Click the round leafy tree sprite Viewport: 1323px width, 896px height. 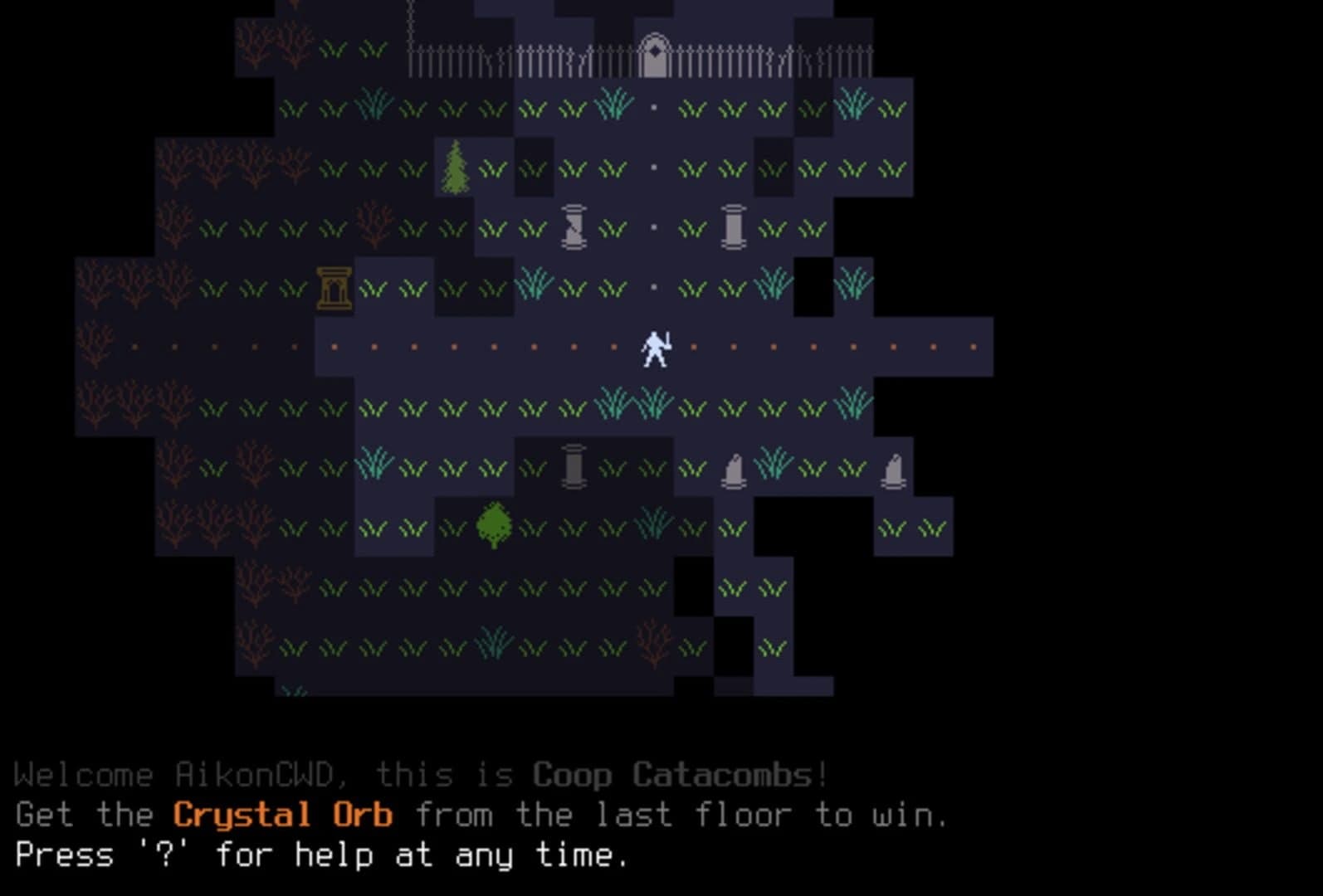click(493, 525)
